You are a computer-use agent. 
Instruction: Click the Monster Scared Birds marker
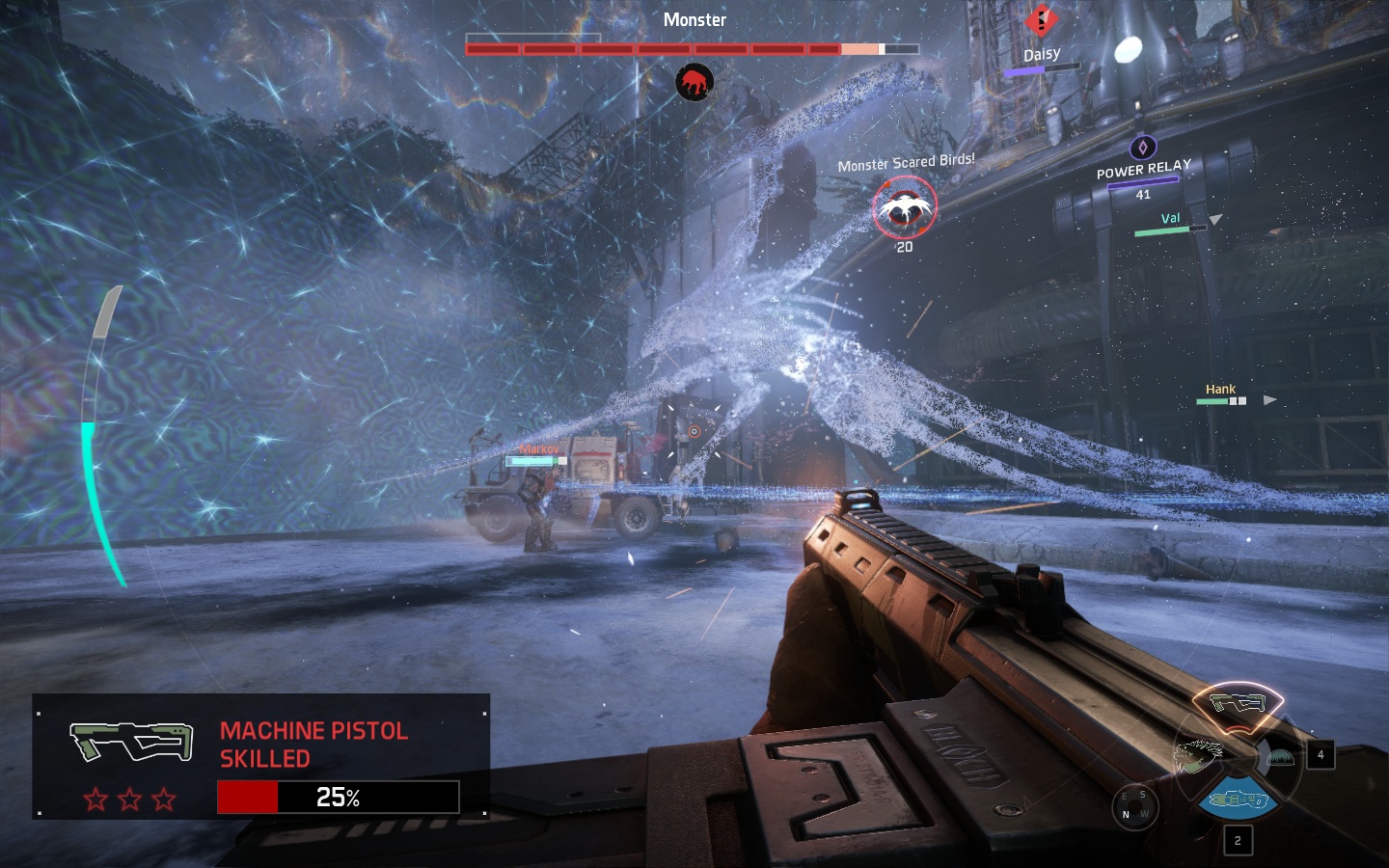[x=904, y=208]
